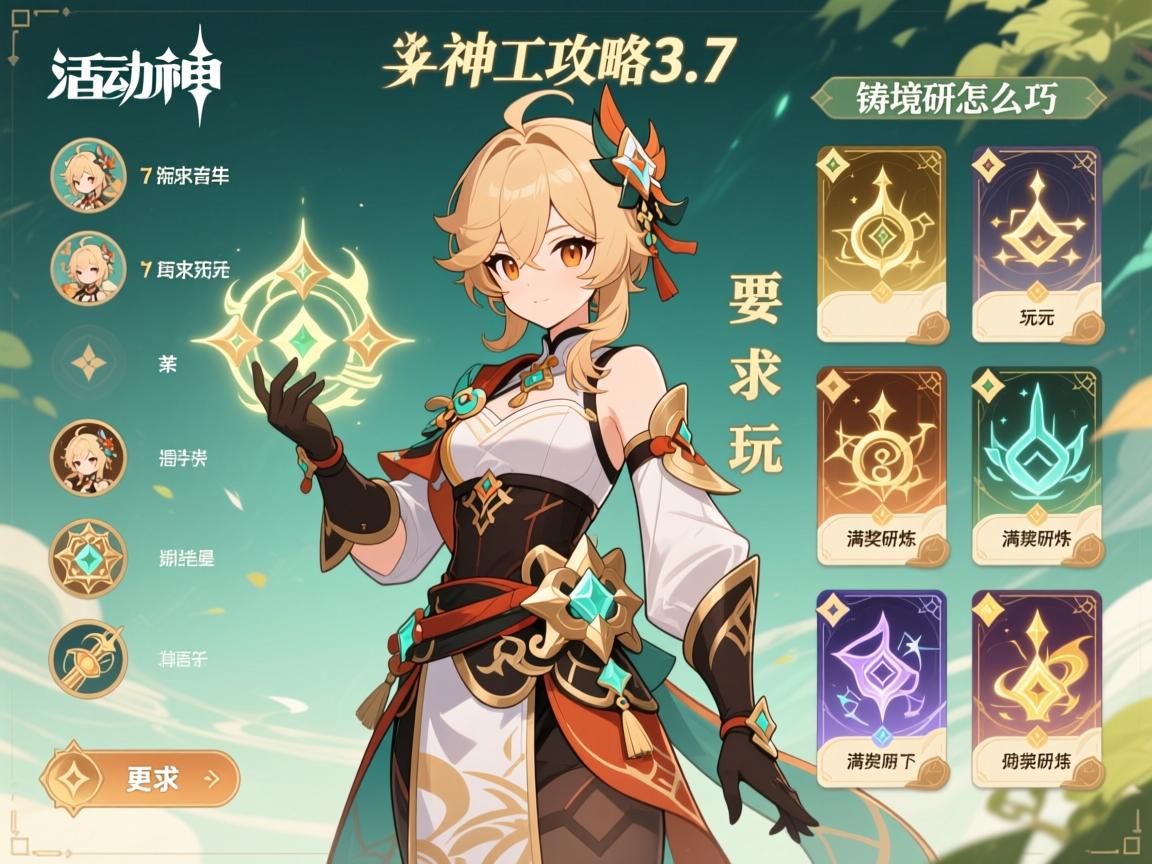Select the topmost character portrait in the list

(88, 175)
